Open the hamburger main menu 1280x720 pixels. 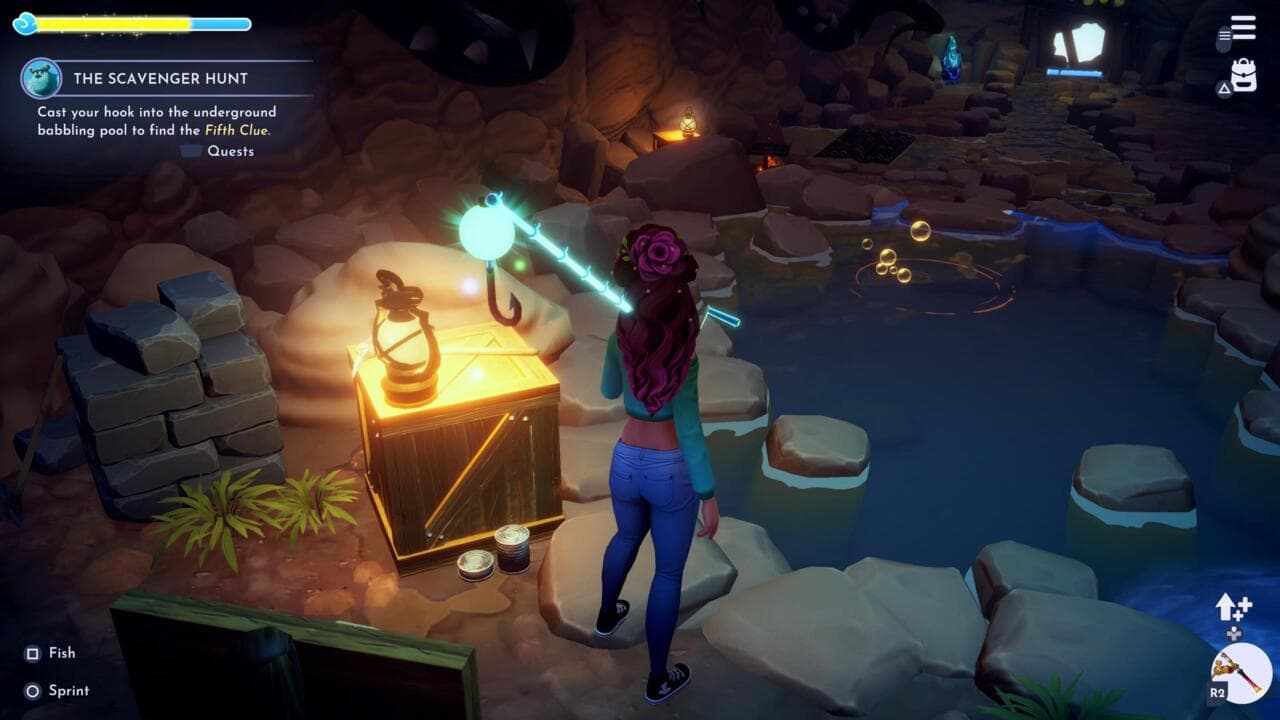[x=1243, y=28]
